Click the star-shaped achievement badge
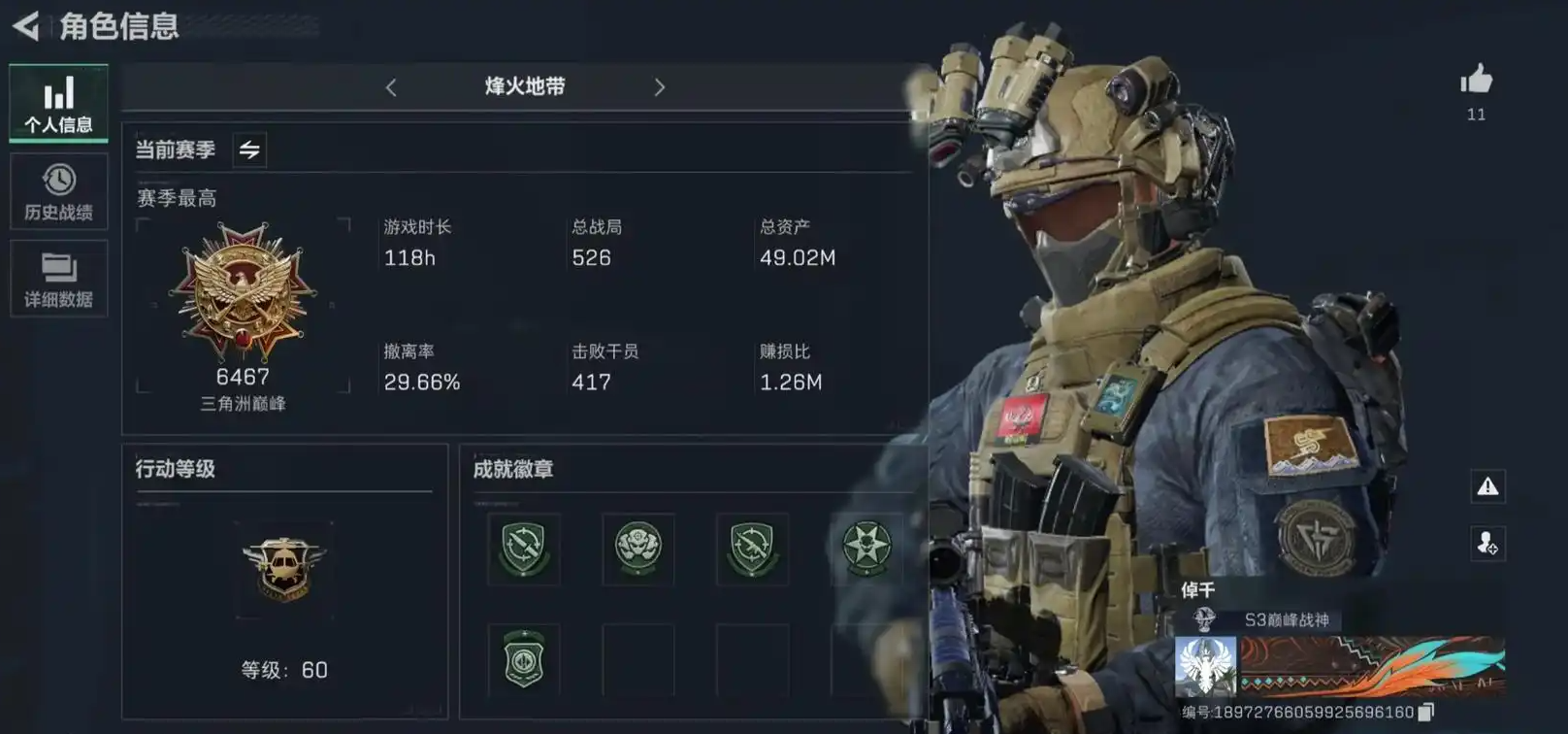Image resolution: width=1568 pixels, height=734 pixels. [x=866, y=550]
